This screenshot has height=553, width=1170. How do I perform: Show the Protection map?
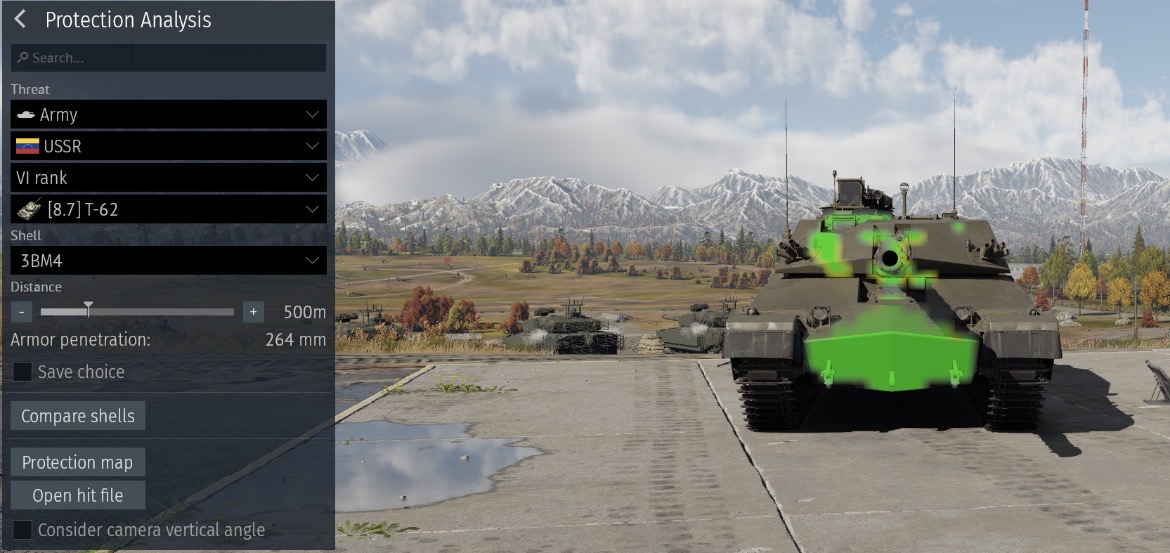click(x=77, y=462)
